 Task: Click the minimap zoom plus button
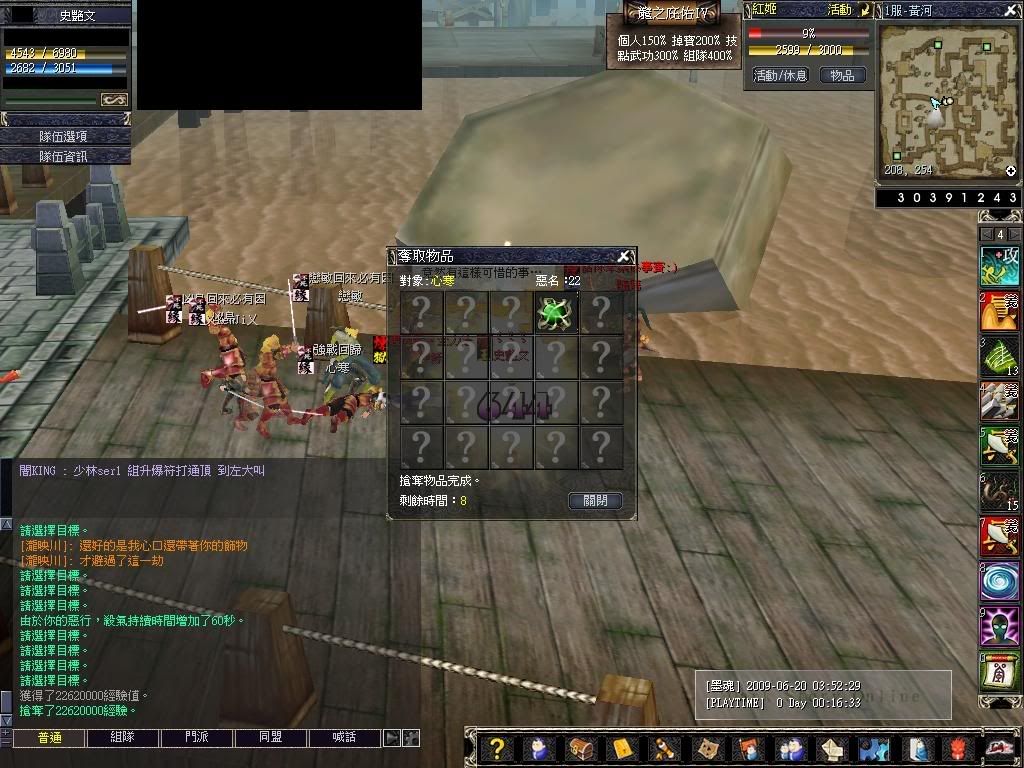(1011, 171)
